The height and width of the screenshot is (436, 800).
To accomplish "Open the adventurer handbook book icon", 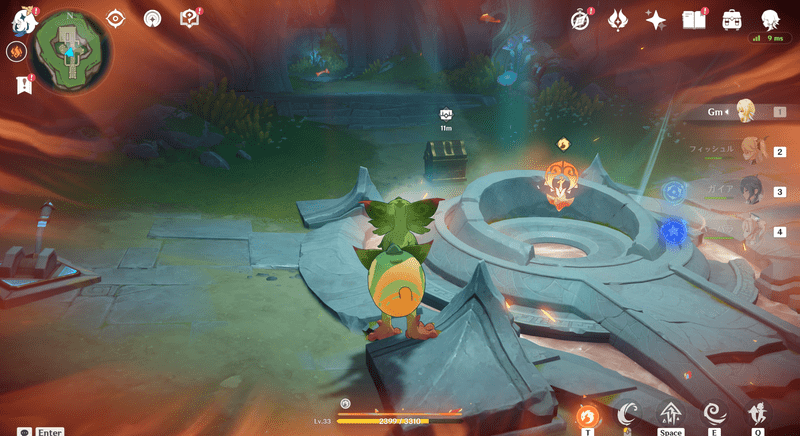I will click(x=693, y=19).
